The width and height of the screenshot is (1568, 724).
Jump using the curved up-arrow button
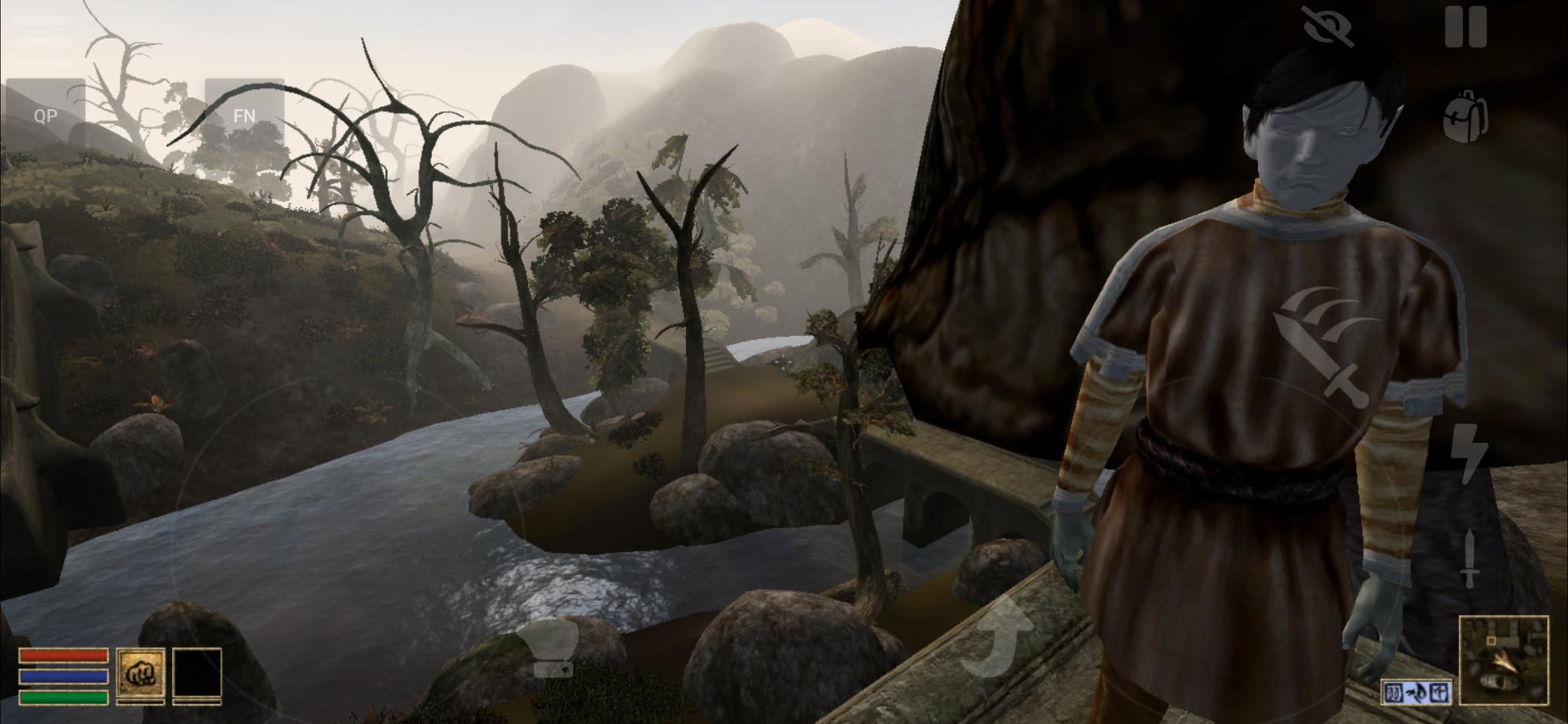[997, 639]
